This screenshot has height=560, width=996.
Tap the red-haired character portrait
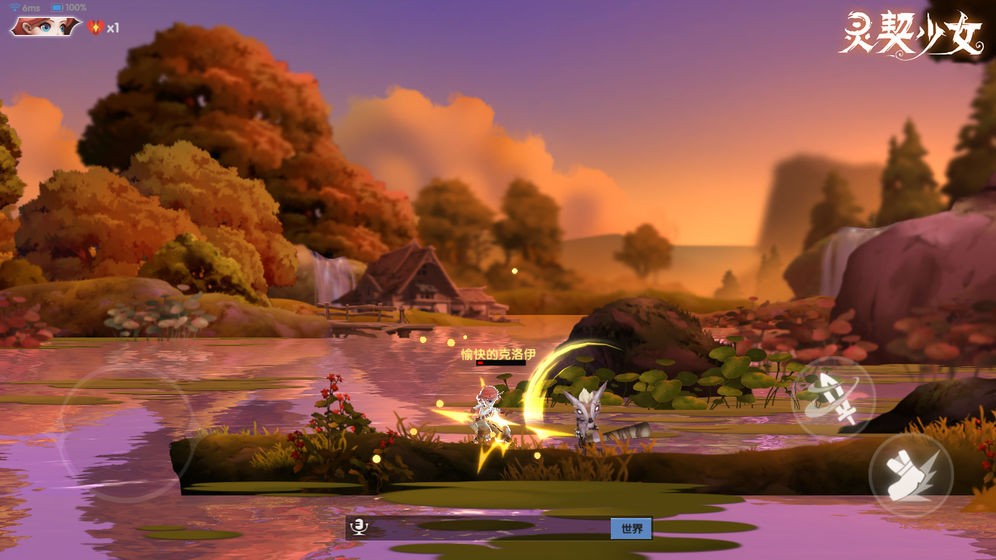coord(44,27)
